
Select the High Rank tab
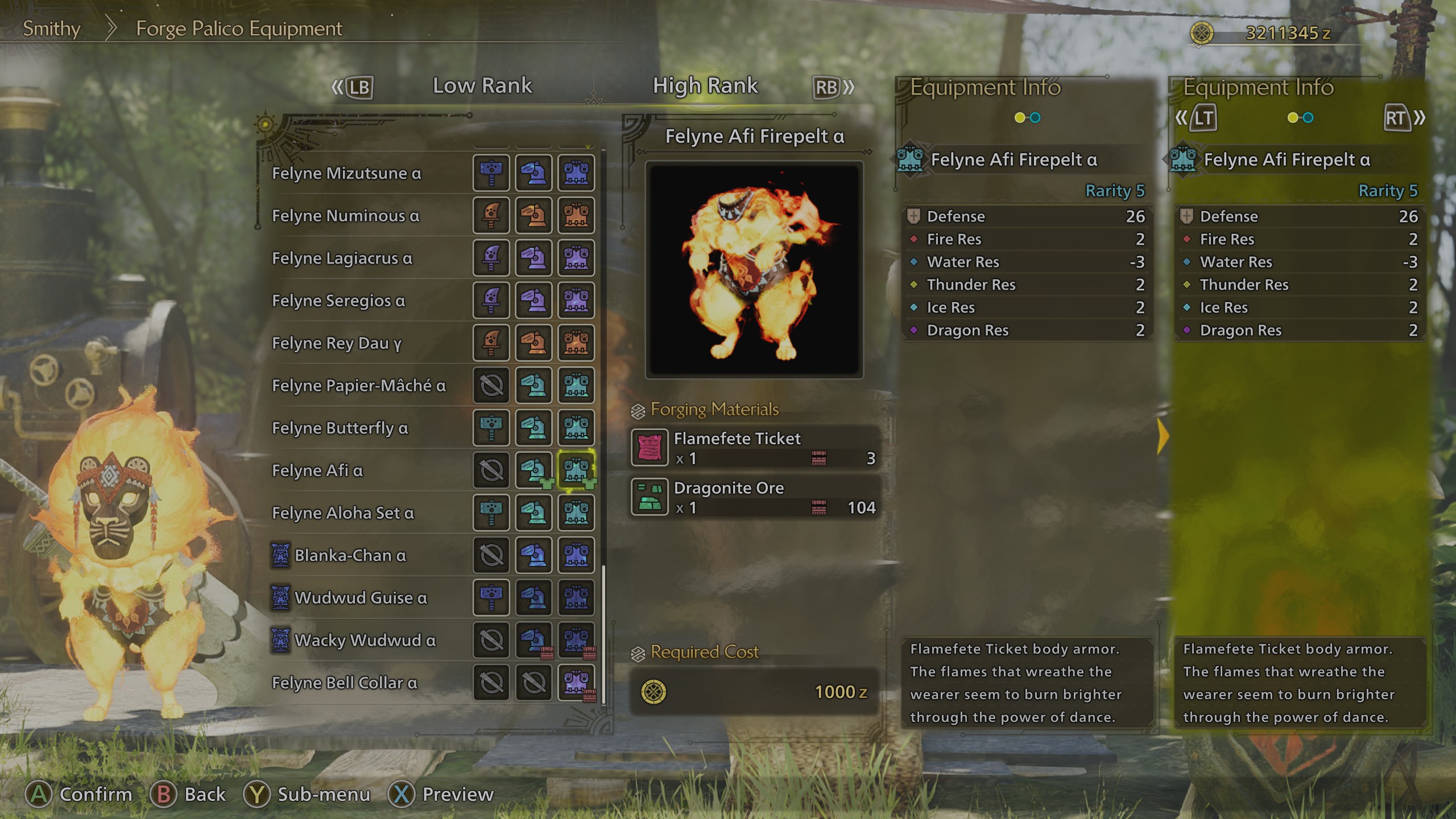pos(705,85)
